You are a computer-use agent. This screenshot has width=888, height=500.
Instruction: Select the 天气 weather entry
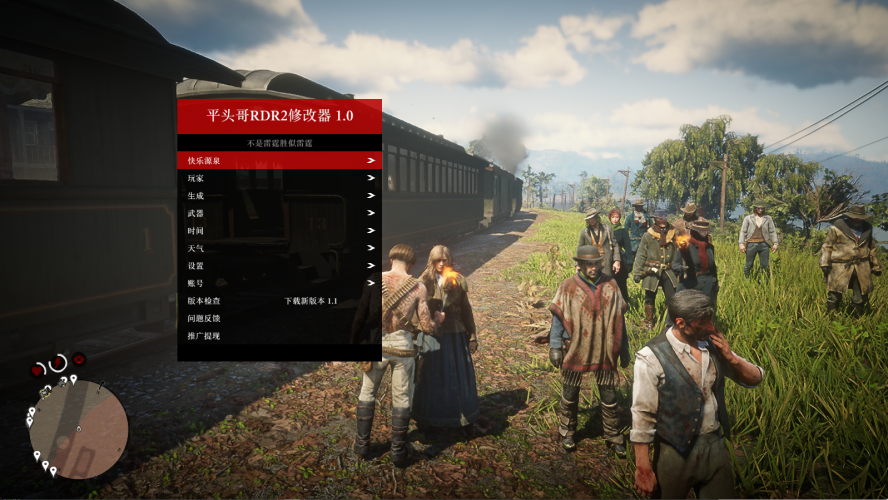[279, 248]
